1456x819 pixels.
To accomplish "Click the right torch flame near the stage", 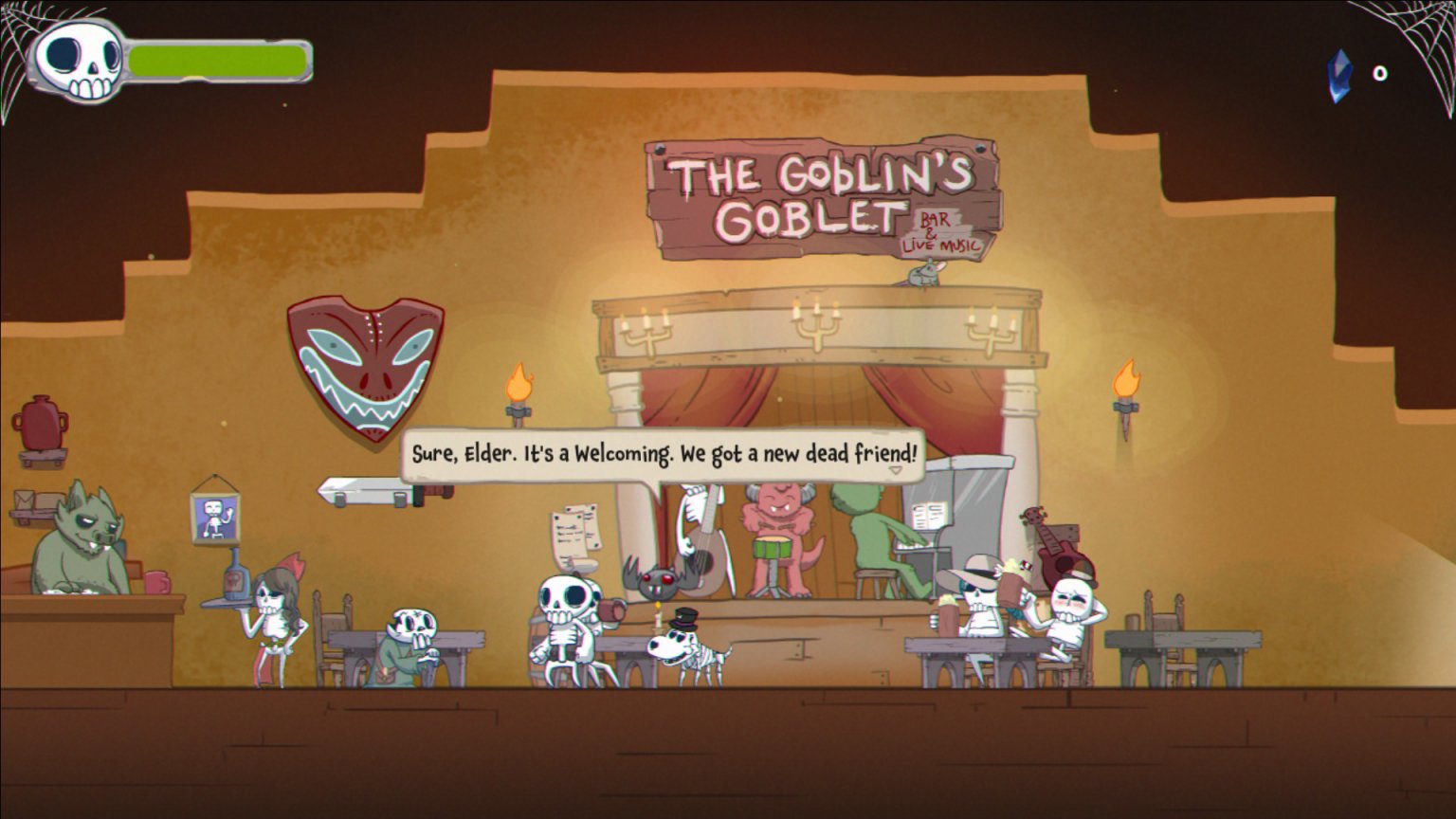I will (x=1128, y=376).
